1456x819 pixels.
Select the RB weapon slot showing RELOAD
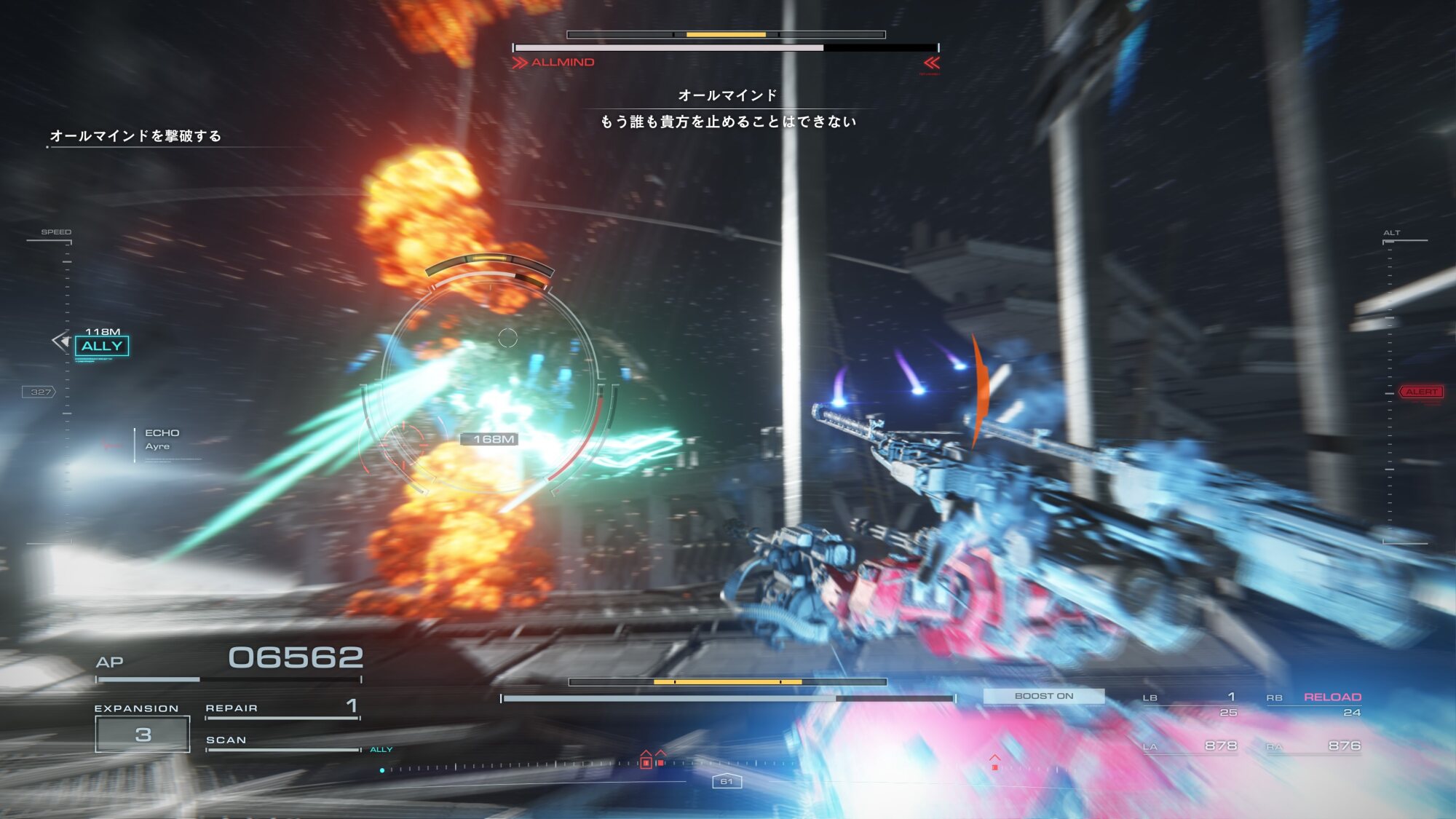click(1314, 704)
